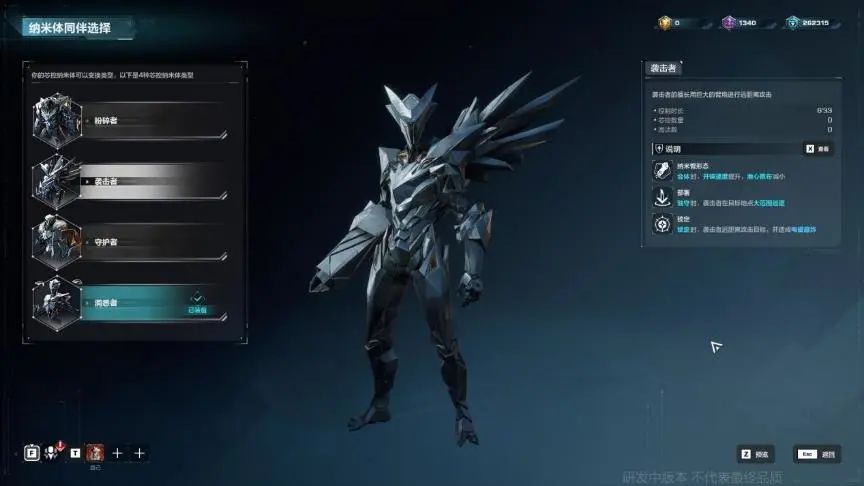Click the teal currency icon showing 262315
This screenshot has width=864, height=486.
793,22
